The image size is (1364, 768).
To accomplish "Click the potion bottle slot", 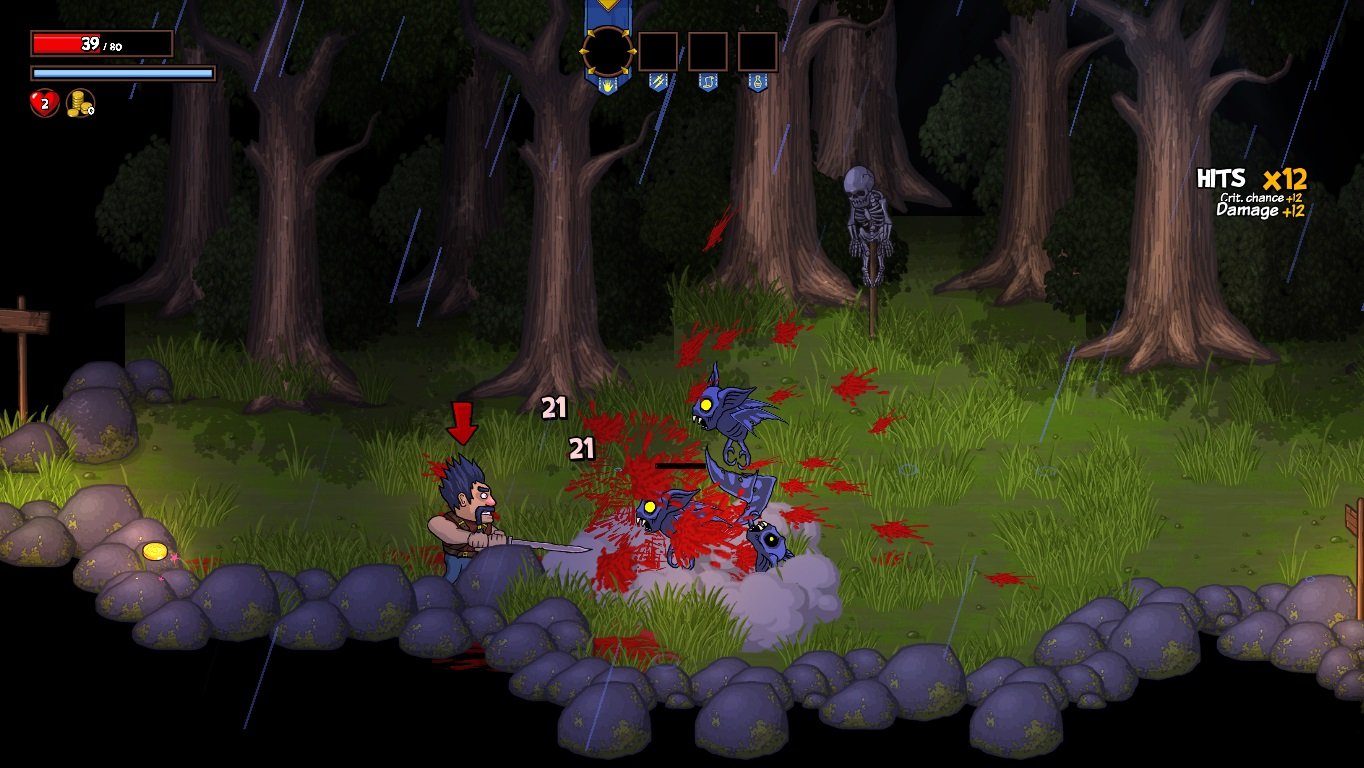I will point(758,52).
